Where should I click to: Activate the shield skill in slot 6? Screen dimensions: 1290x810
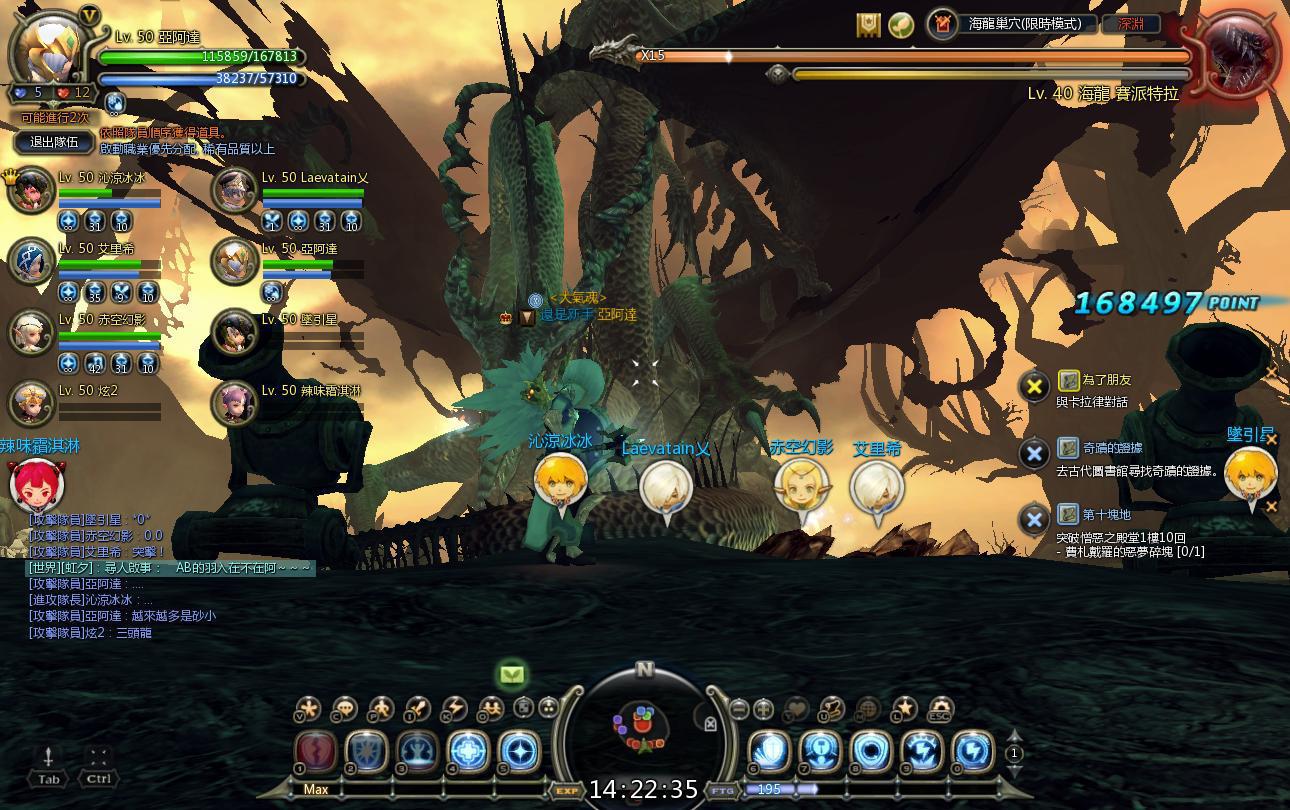[x=769, y=752]
